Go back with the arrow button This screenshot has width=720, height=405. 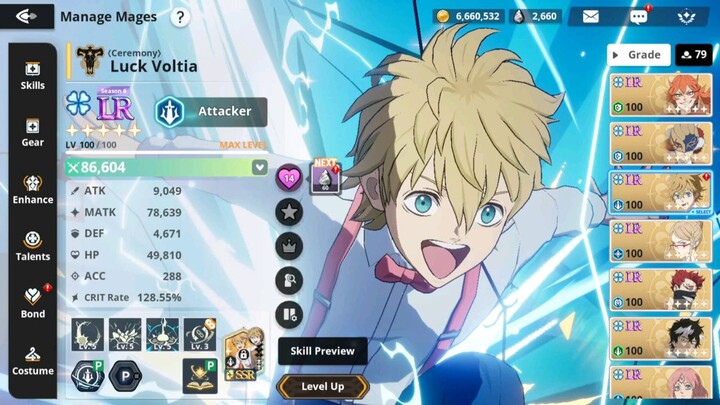pos(27,16)
